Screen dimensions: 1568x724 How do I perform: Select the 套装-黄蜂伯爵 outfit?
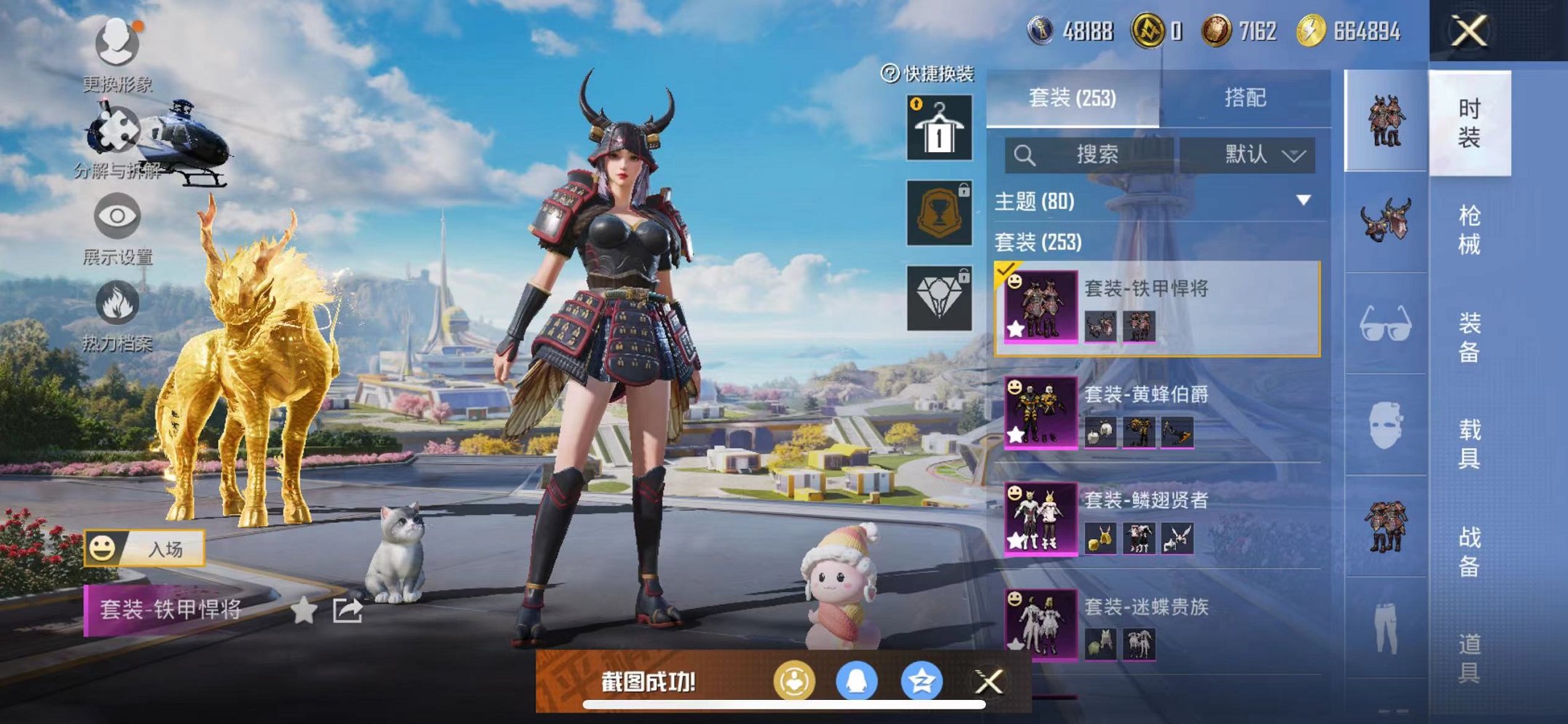(1157, 412)
